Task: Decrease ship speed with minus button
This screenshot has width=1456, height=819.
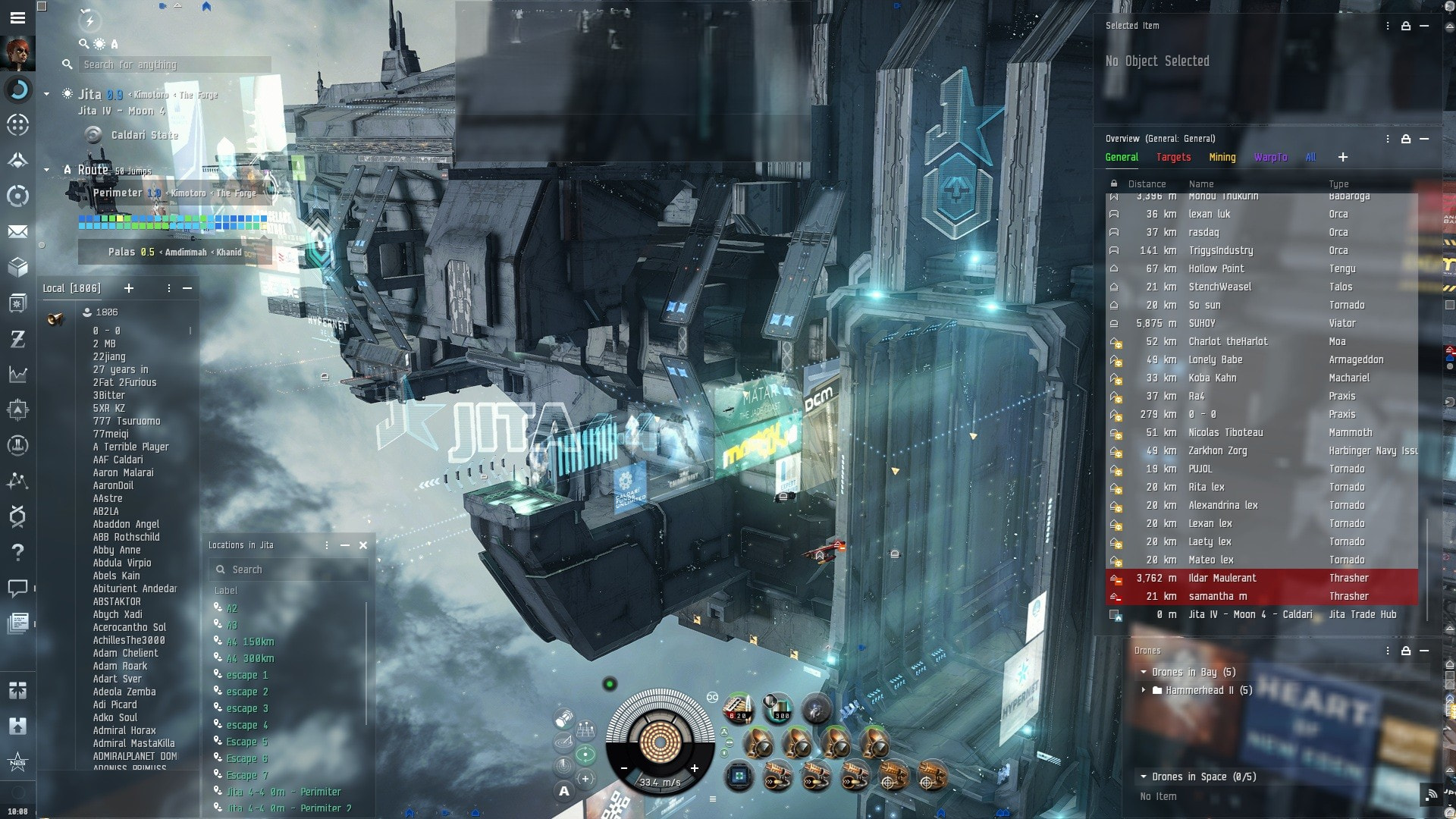Action: pos(624,768)
